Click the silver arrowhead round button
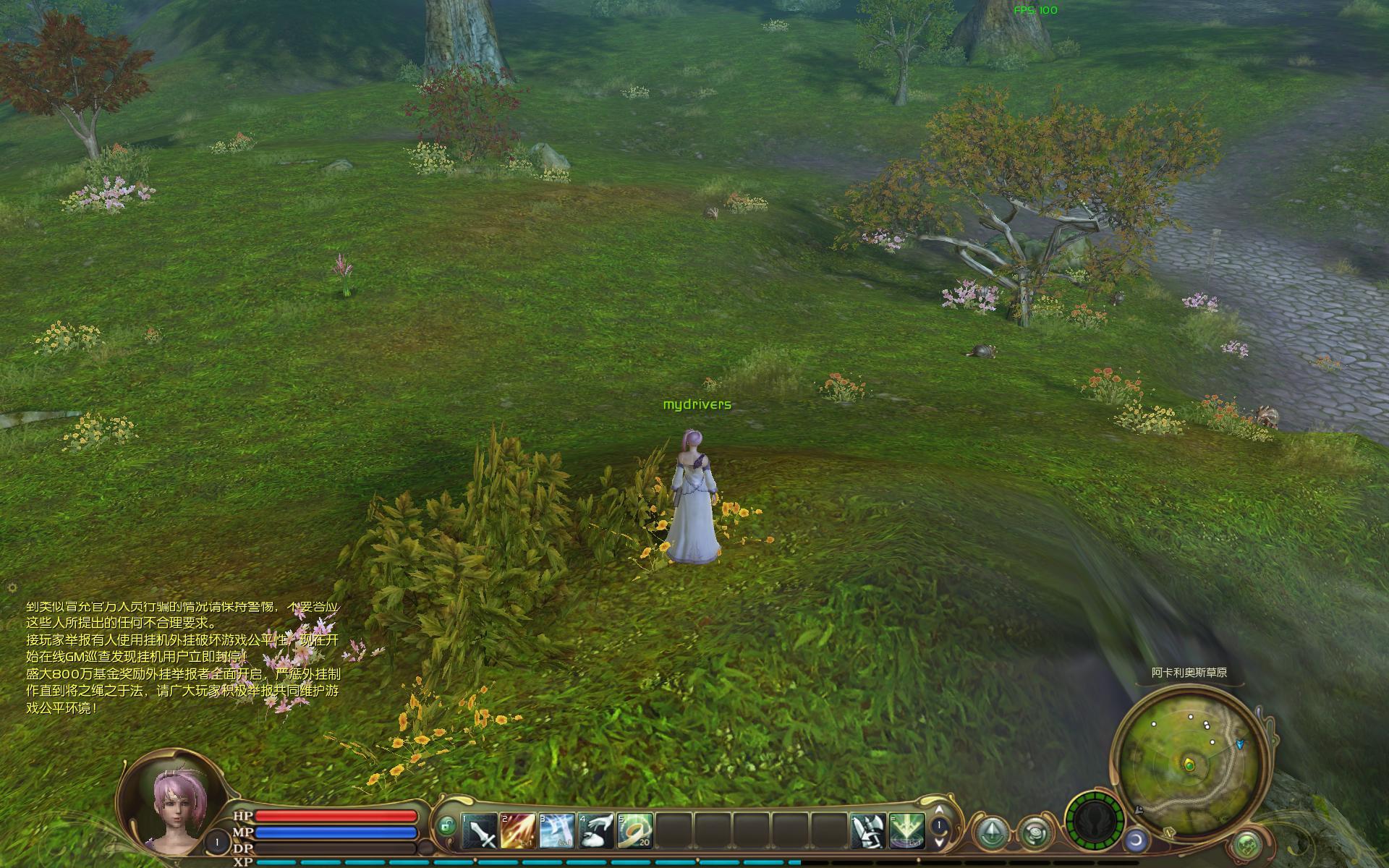Screen dimensions: 1389x868 point(993,833)
